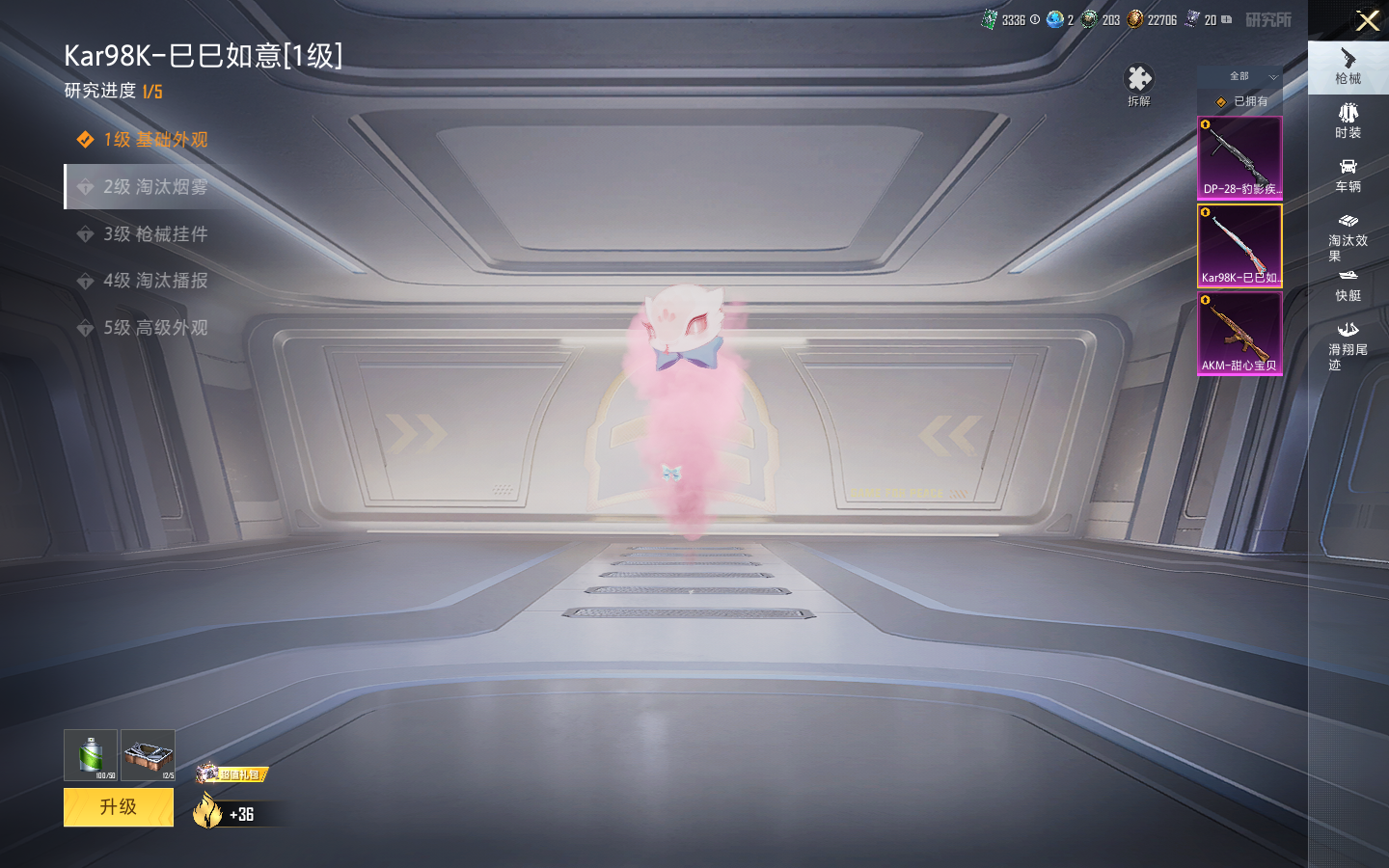Show the 4级 淘汰播报 level entry

[154, 281]
